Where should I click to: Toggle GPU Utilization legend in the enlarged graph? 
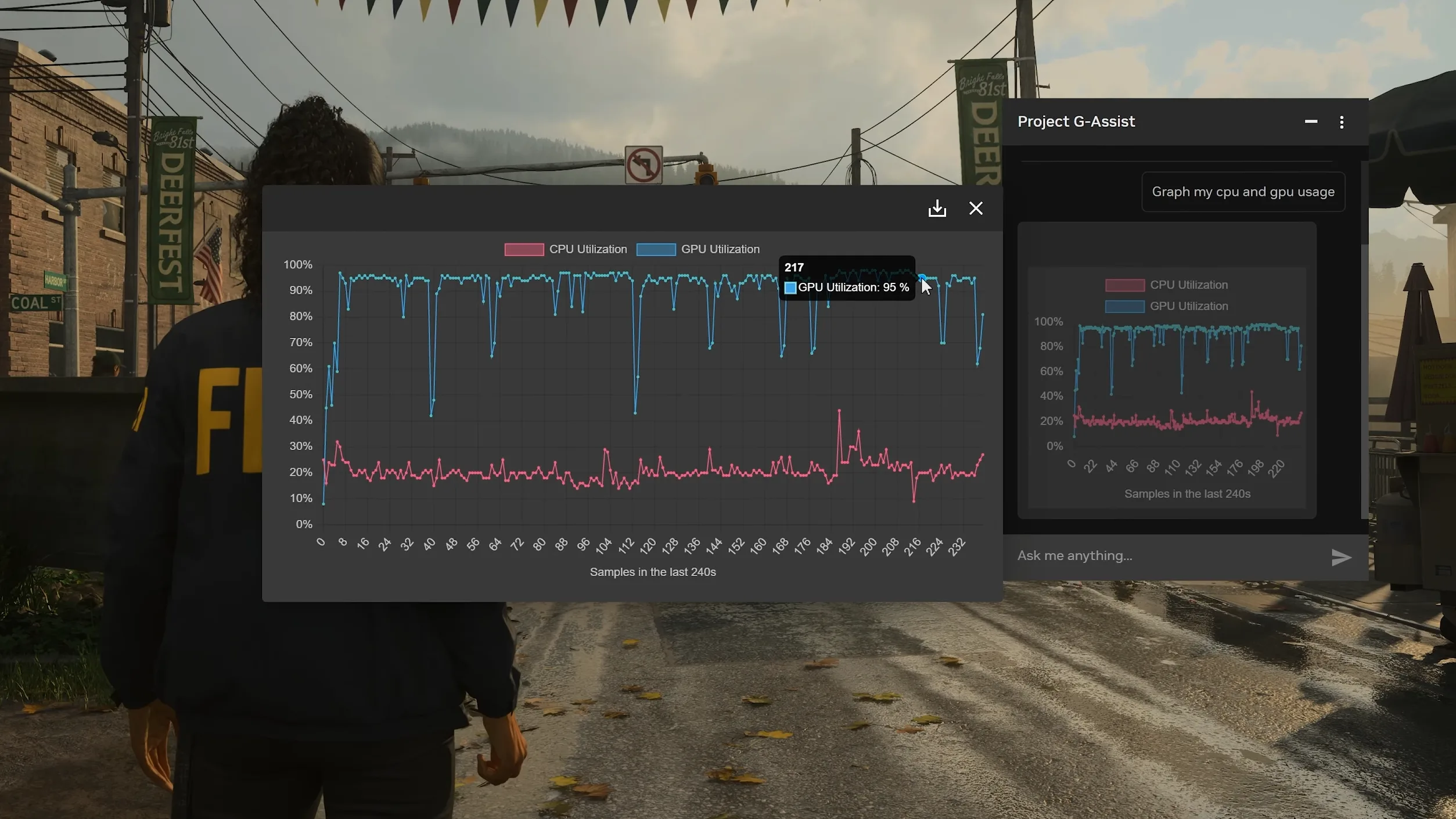[698, 249]
